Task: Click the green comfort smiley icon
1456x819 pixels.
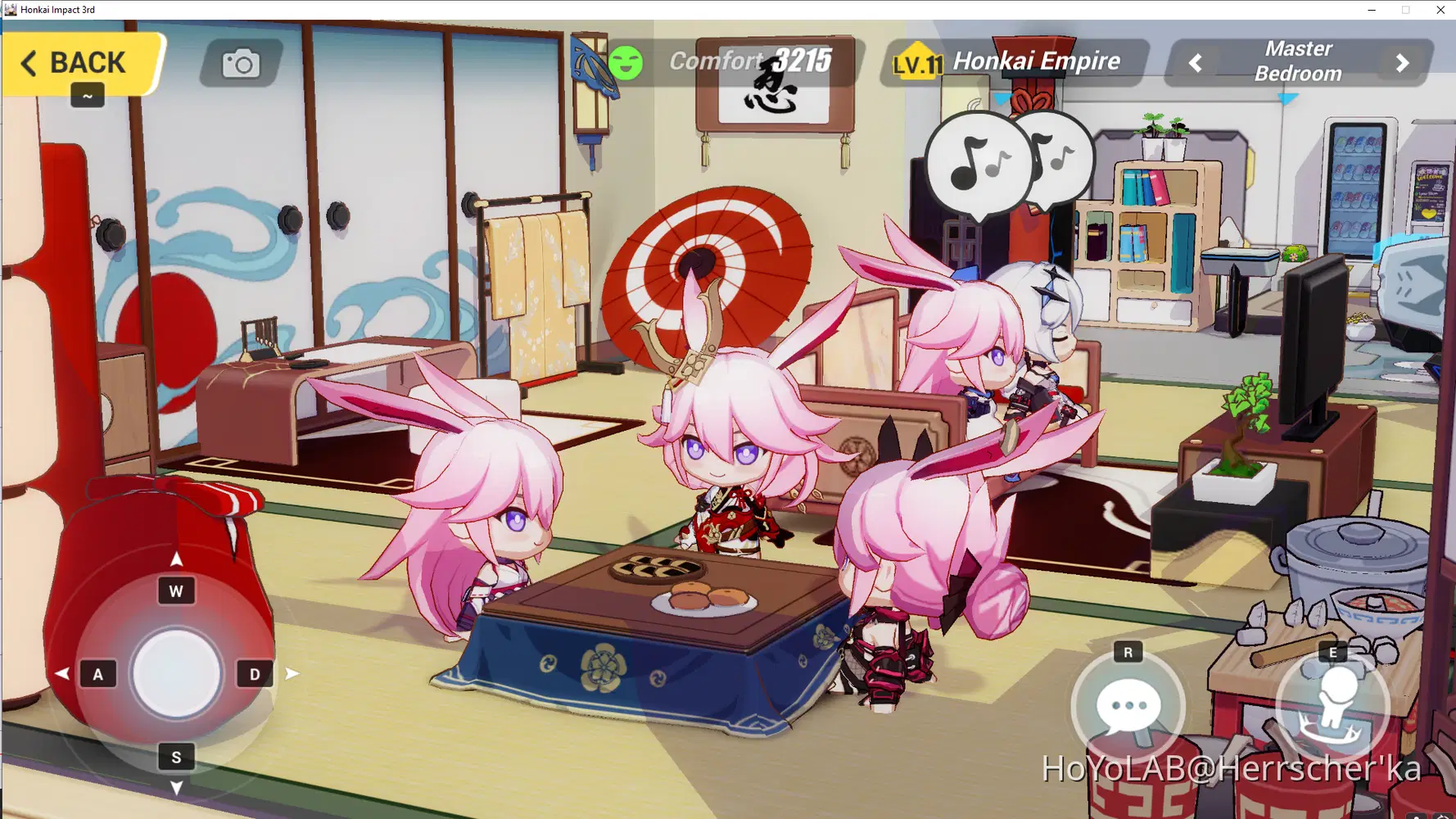Action: (626, 61)
